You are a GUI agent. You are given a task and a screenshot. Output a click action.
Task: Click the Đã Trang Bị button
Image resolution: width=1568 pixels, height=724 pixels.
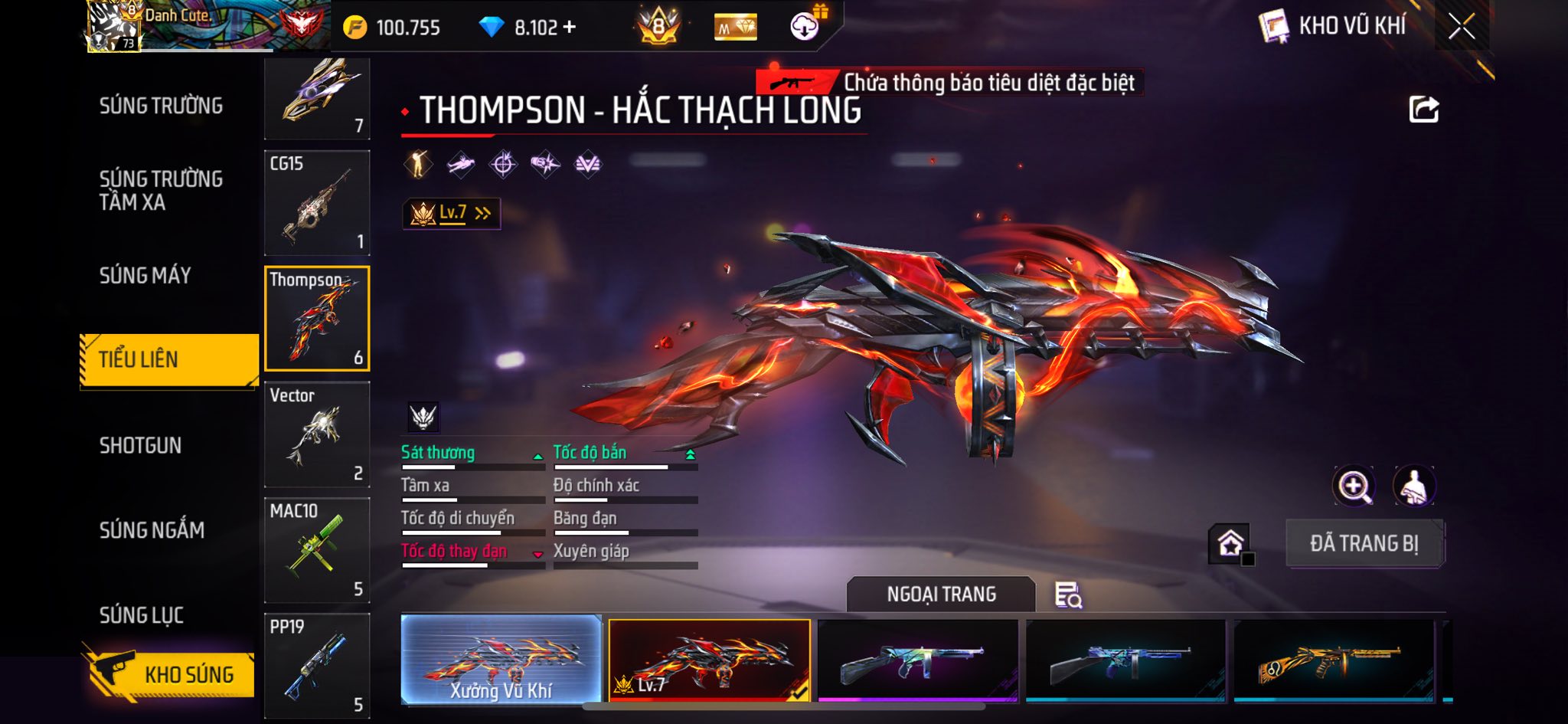click(x=1364, y=543)
